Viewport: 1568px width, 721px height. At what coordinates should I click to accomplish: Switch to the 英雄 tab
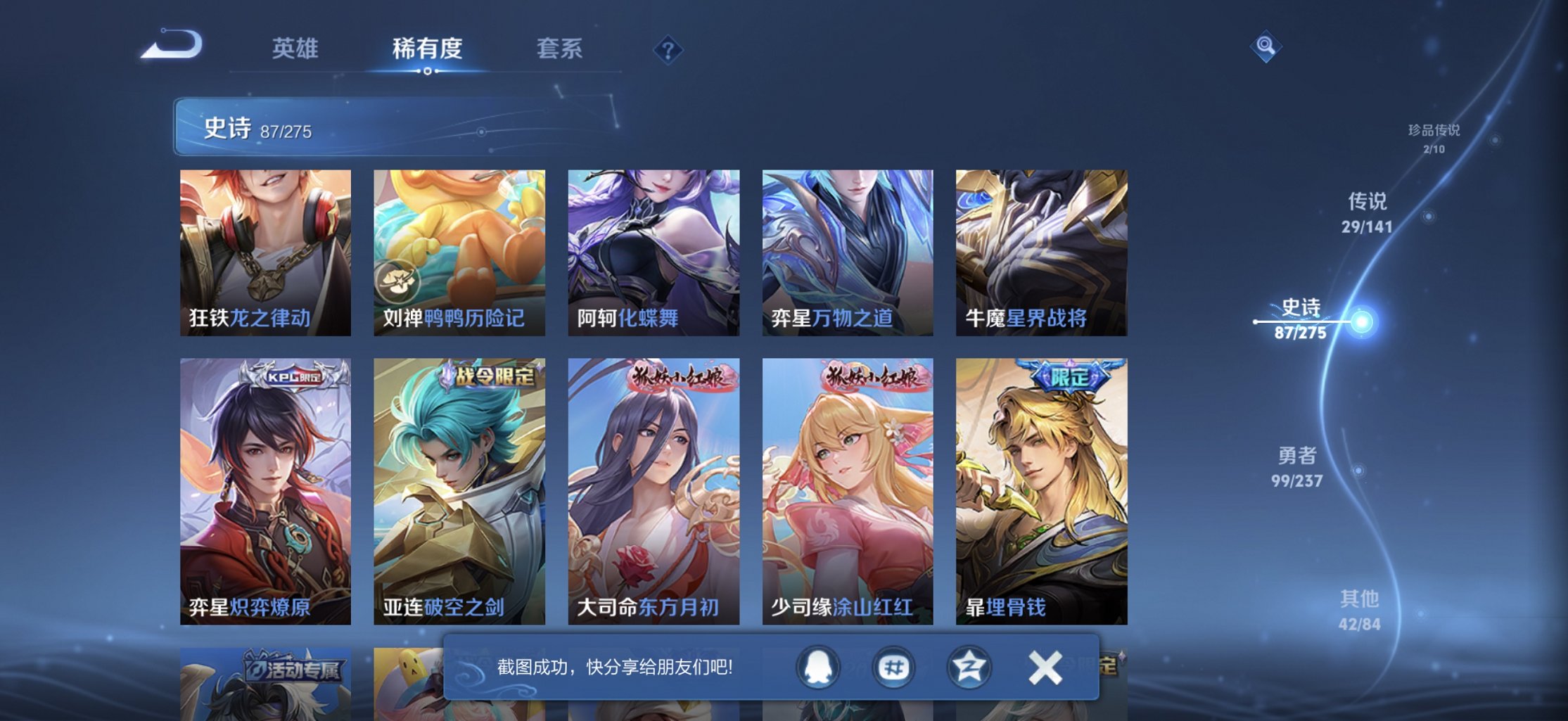[x=295, y=48]
